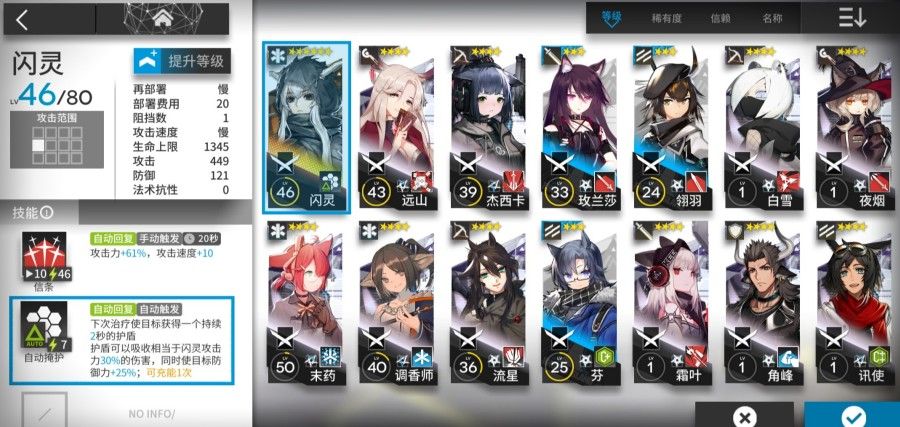Toggle the sort order button

point(853,18)
